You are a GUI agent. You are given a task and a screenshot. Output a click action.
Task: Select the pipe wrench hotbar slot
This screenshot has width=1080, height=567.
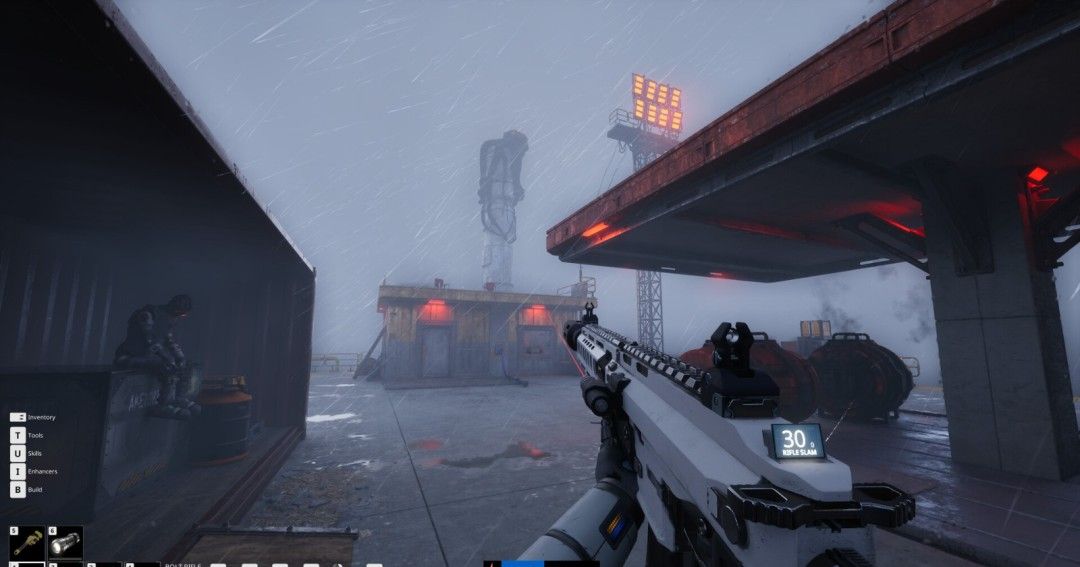coord(27,543)
